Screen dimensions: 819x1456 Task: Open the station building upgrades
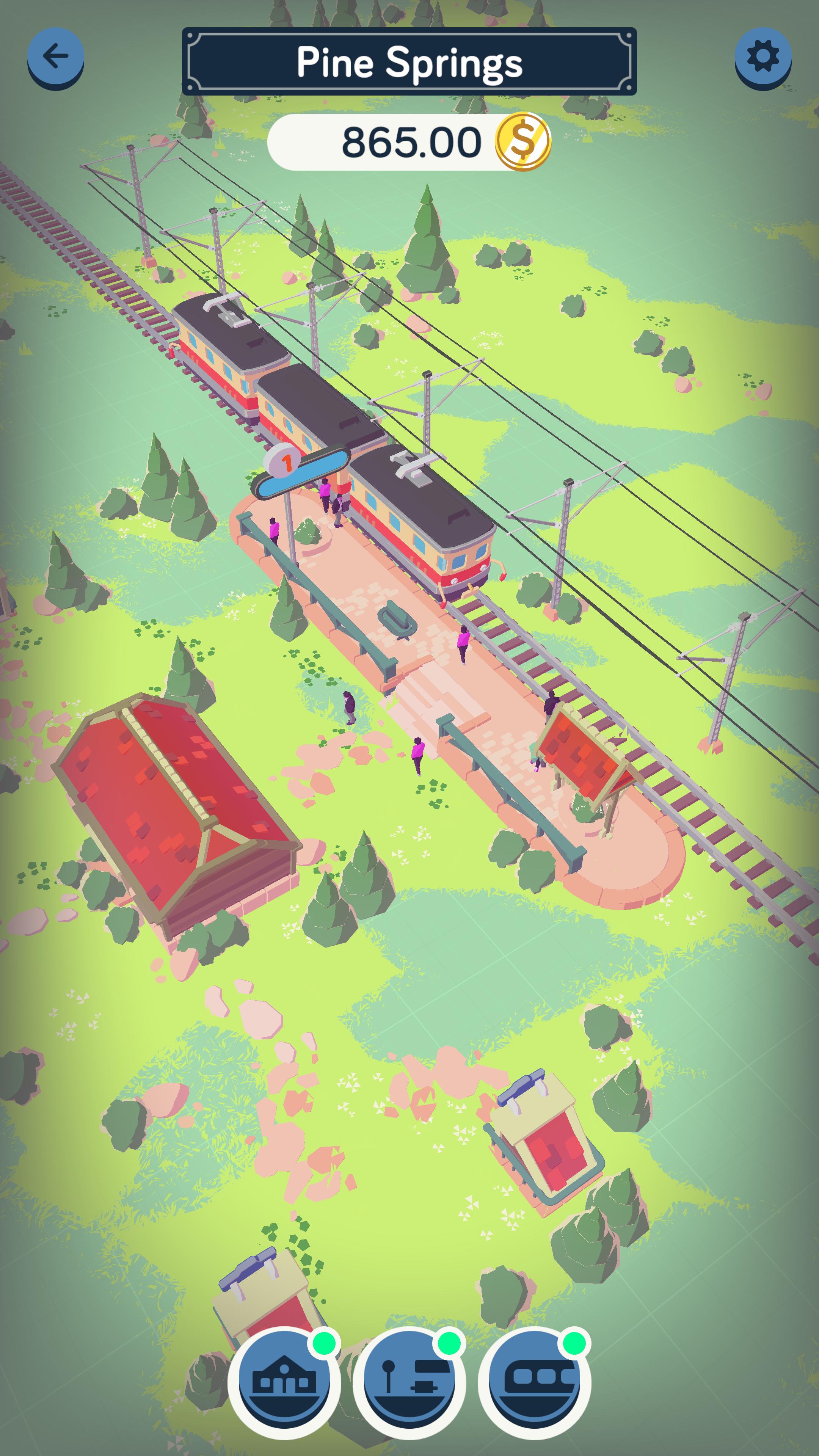pos(284,1381)
